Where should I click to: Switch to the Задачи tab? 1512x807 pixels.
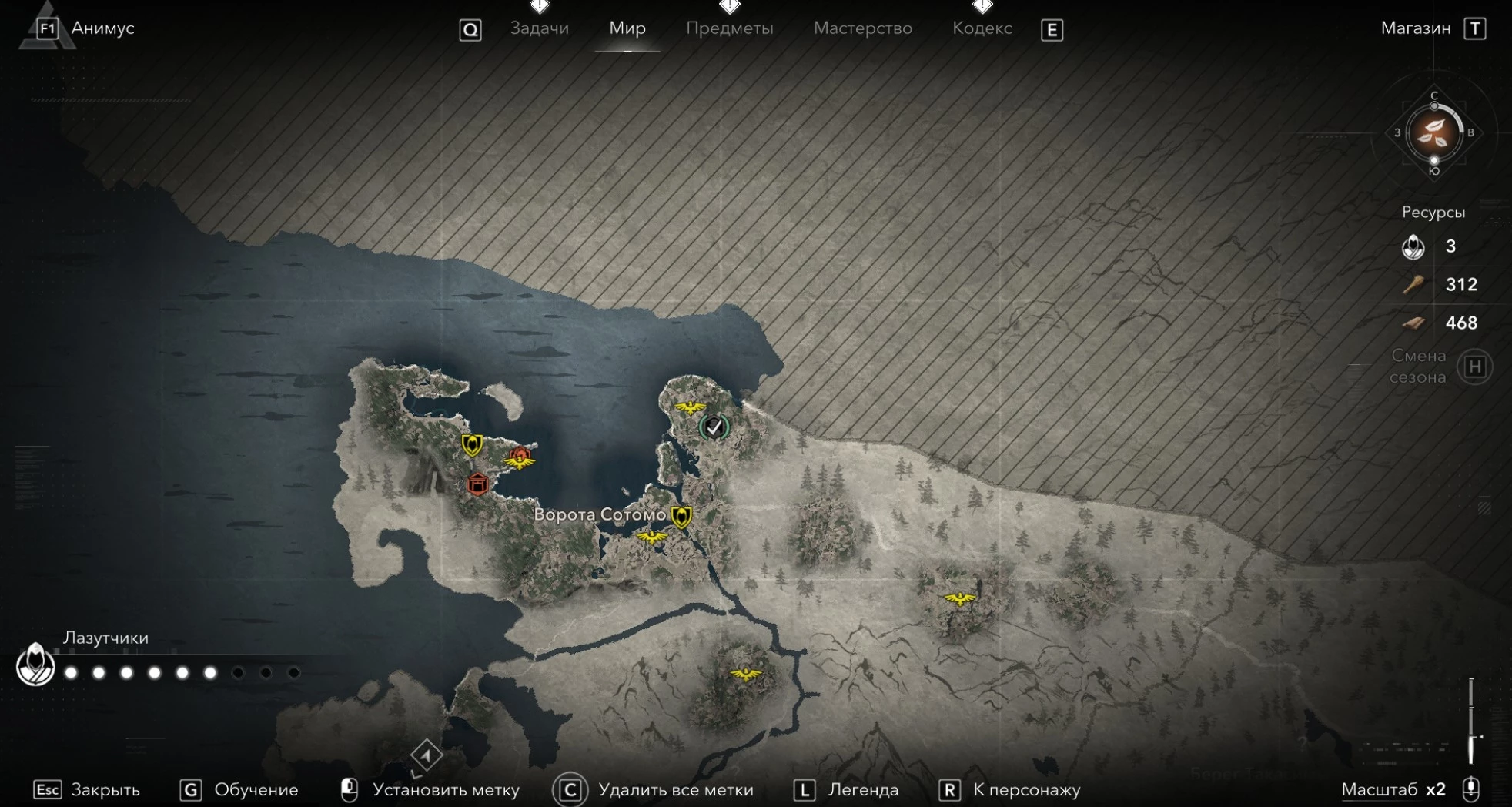click(x=539, y=28)
